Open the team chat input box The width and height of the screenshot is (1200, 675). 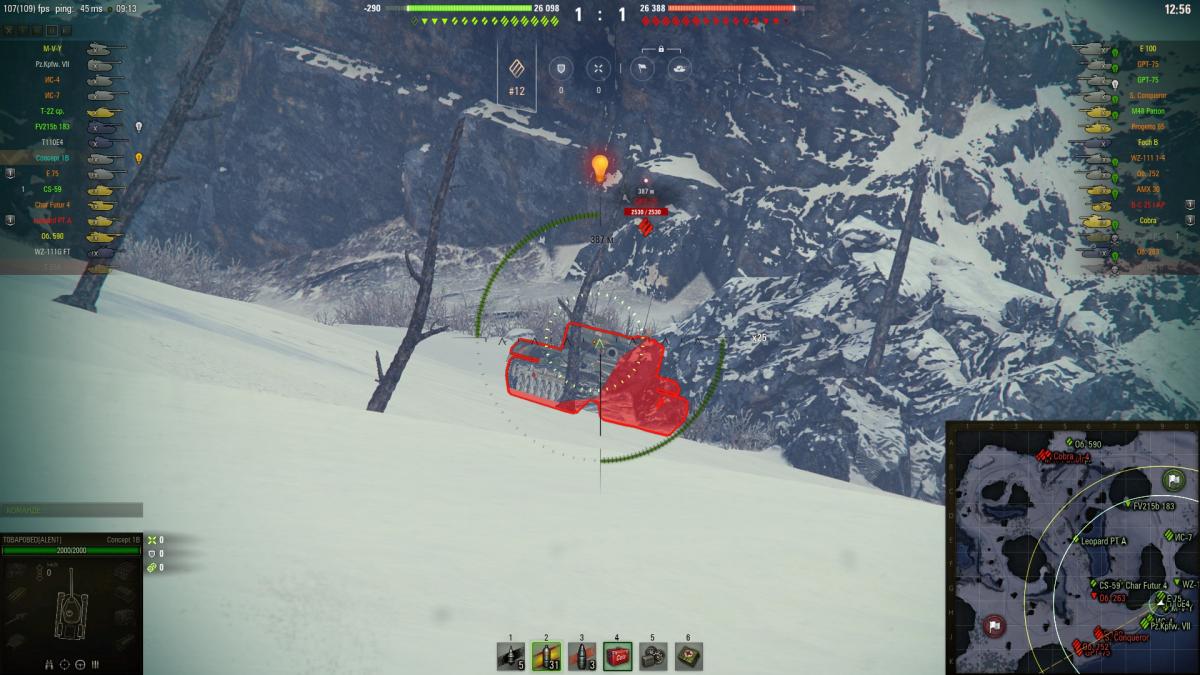[x=71, y=510]
